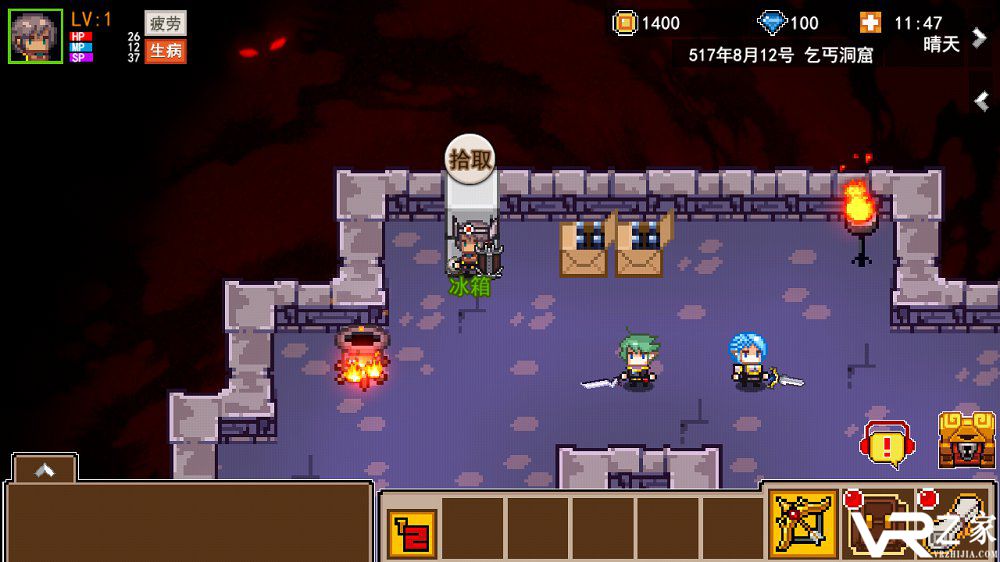This screenshot has width=1000, height=562.
Task: Select the arrow tab above message box
Action: click(x=44, y=469)
